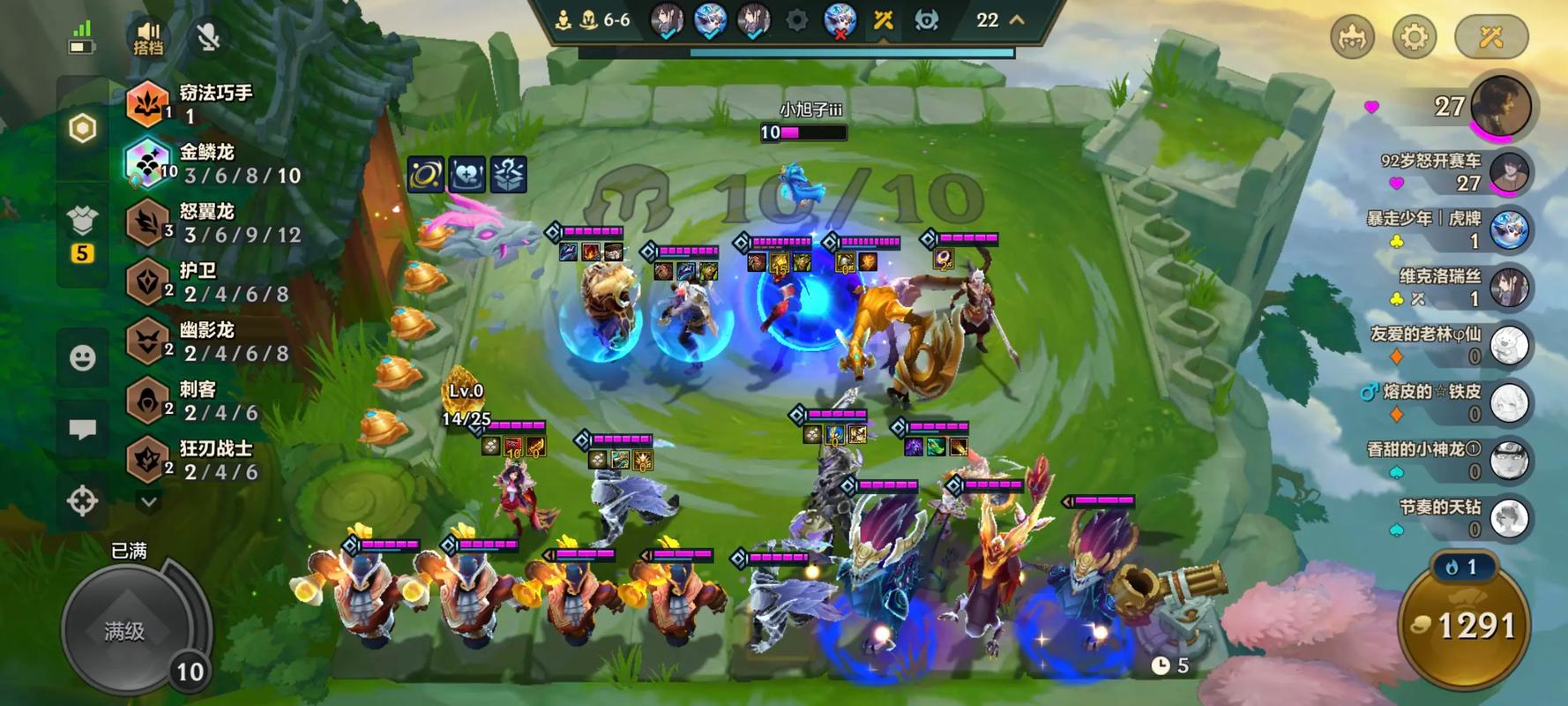
Task: Click the 满级 level up button
Action: [x=126, y=630]
